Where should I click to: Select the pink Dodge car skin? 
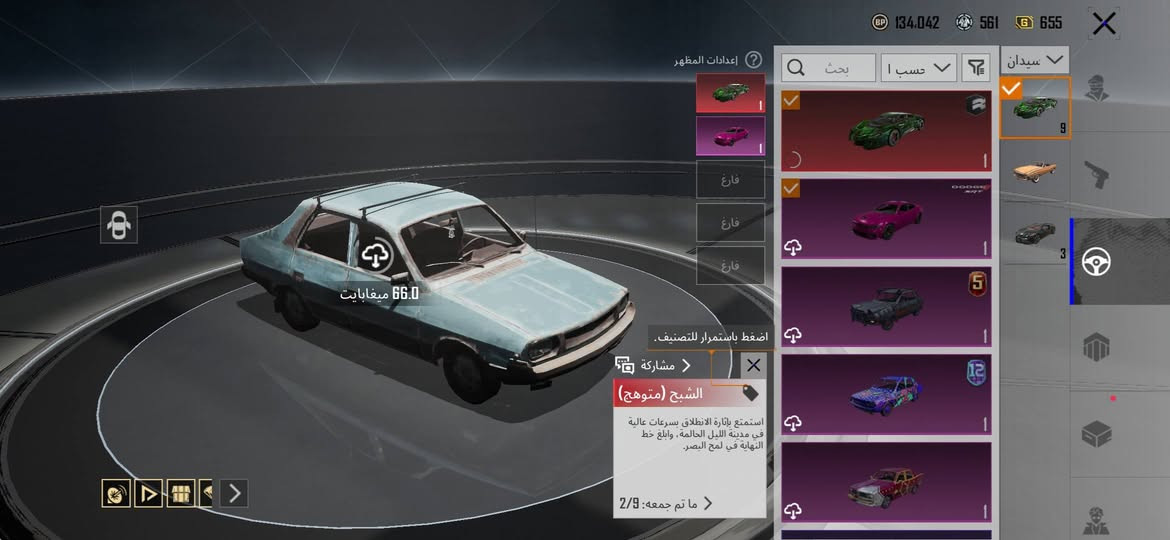pos(885,219)
